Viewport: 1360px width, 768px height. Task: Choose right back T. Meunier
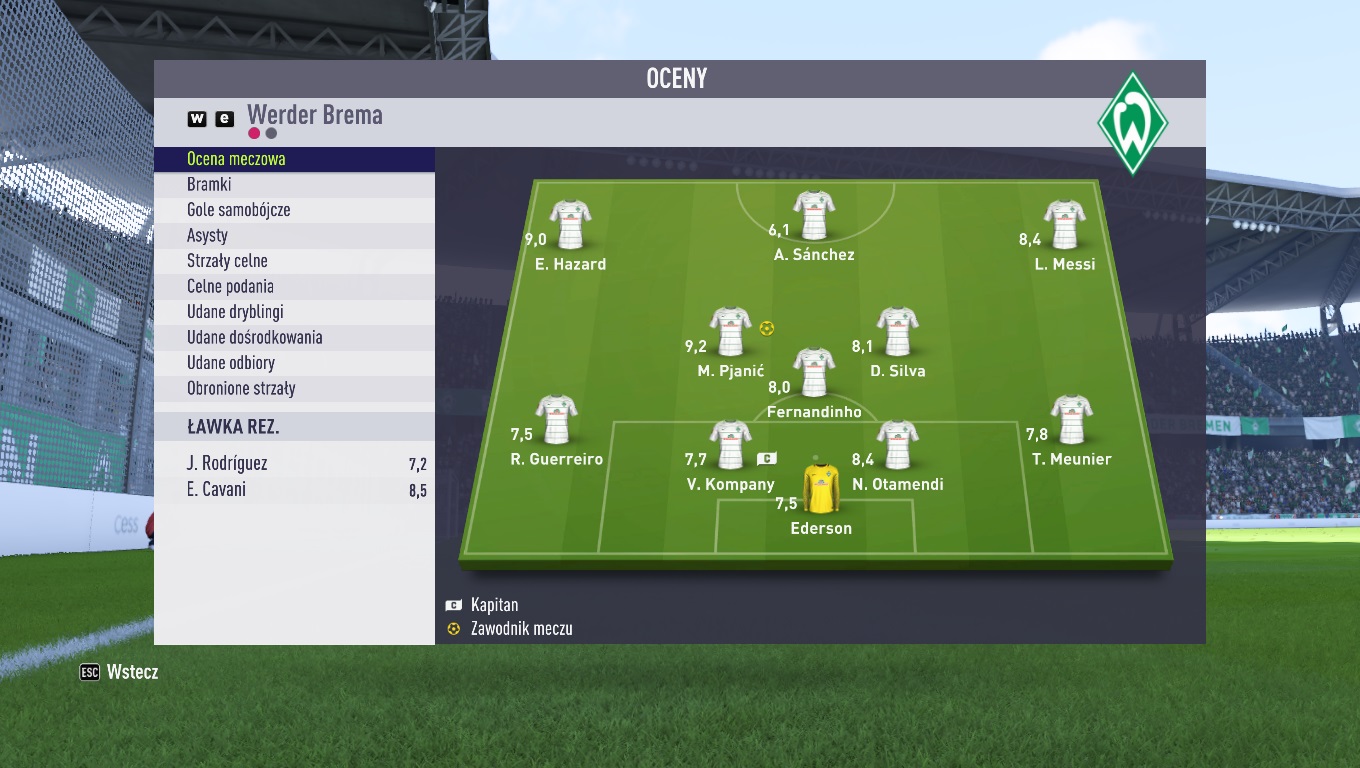(1071, 421)
